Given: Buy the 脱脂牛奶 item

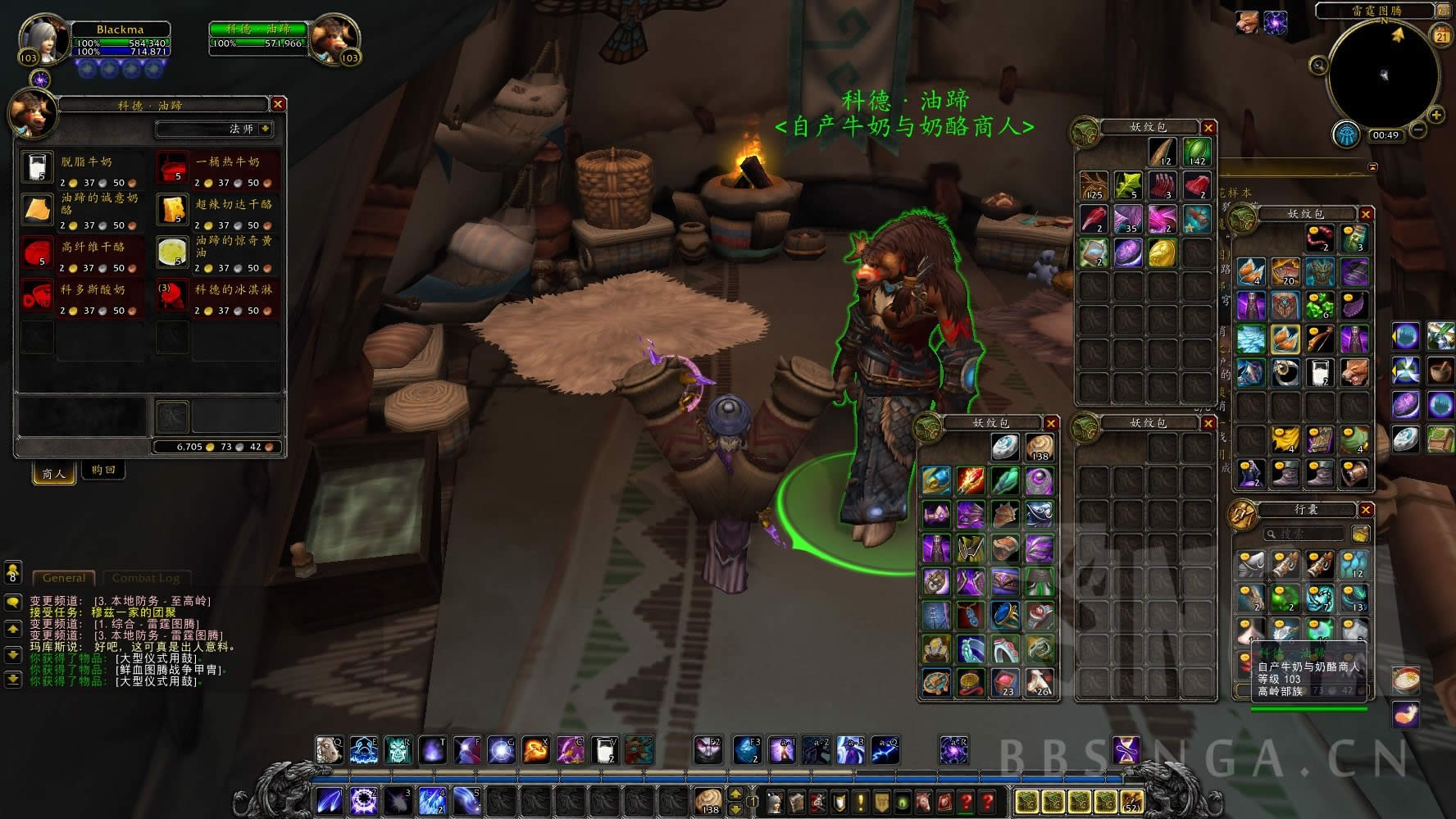Looking at the screenshot, I should (37, 168).
